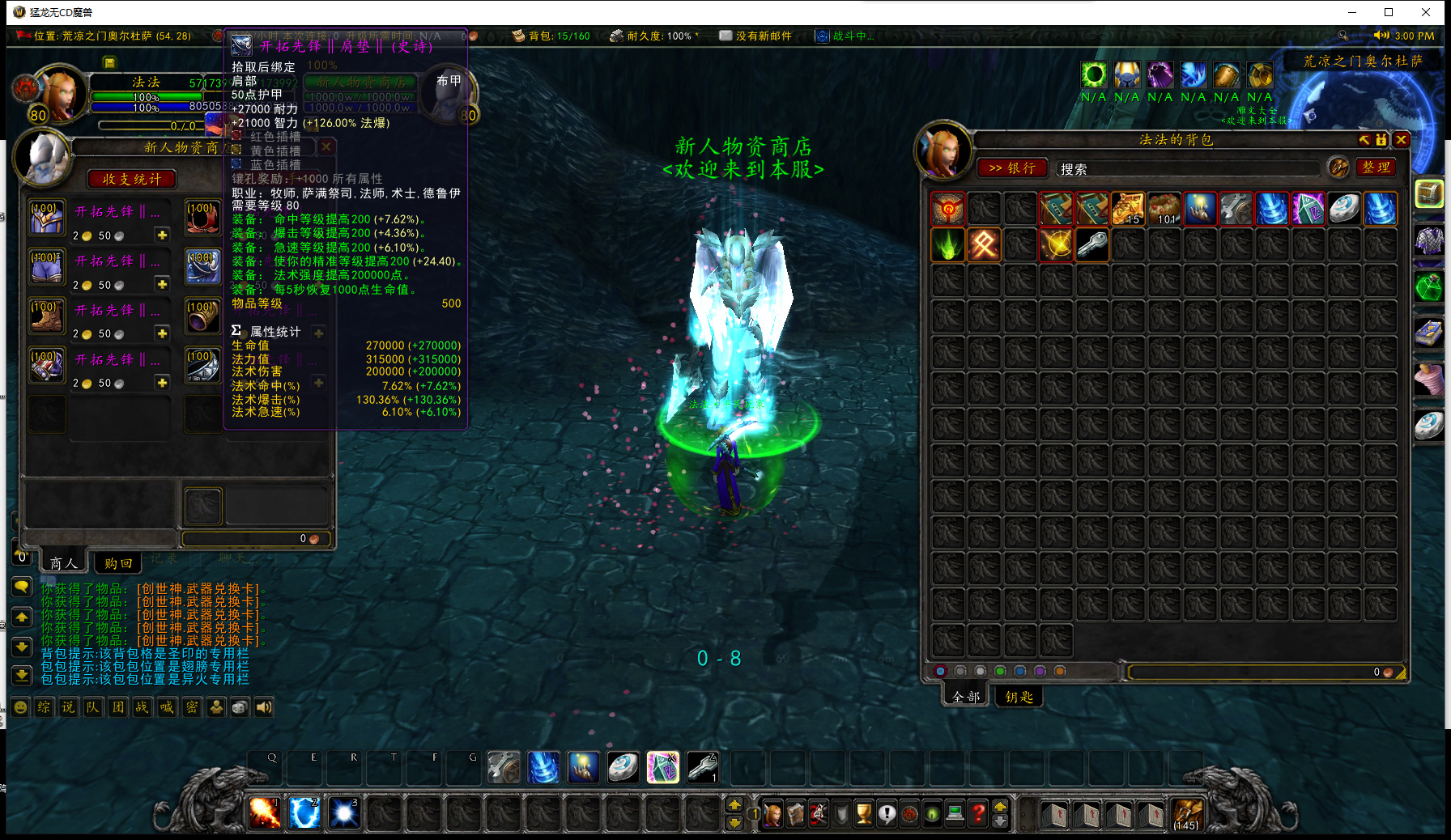Select the 商人 merchant tab

click(x=63, y=562)
